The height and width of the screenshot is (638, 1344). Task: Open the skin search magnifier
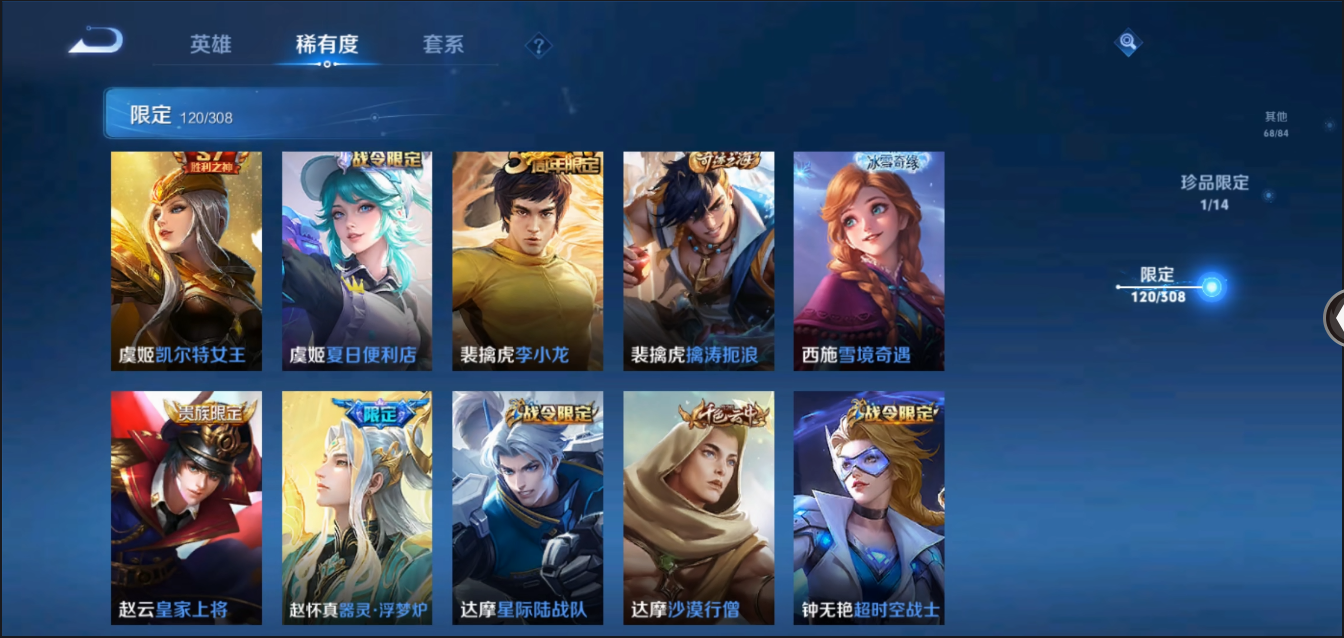(x=1128, y=42)
